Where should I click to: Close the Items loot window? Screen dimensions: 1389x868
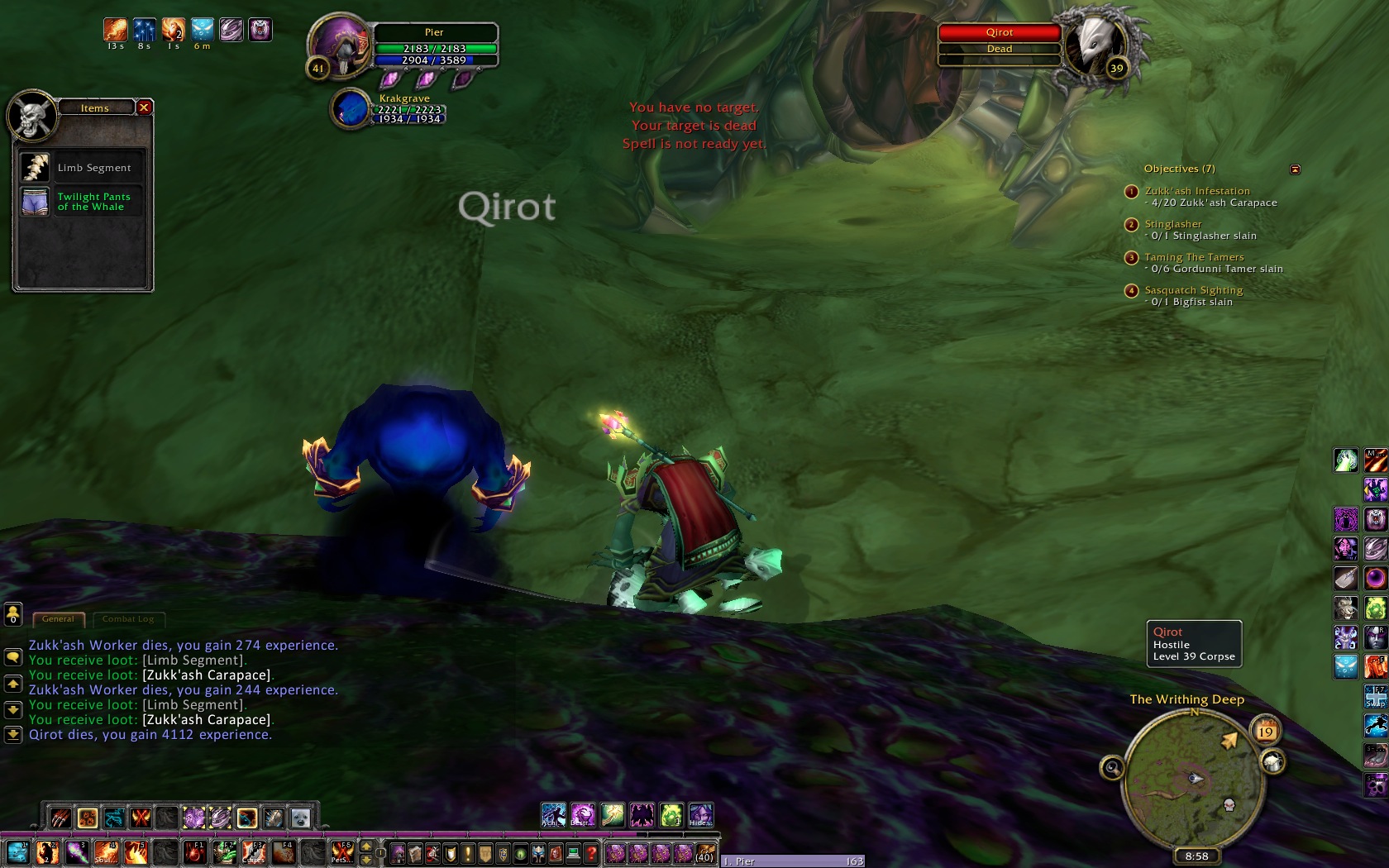click(x=144, y=107)
